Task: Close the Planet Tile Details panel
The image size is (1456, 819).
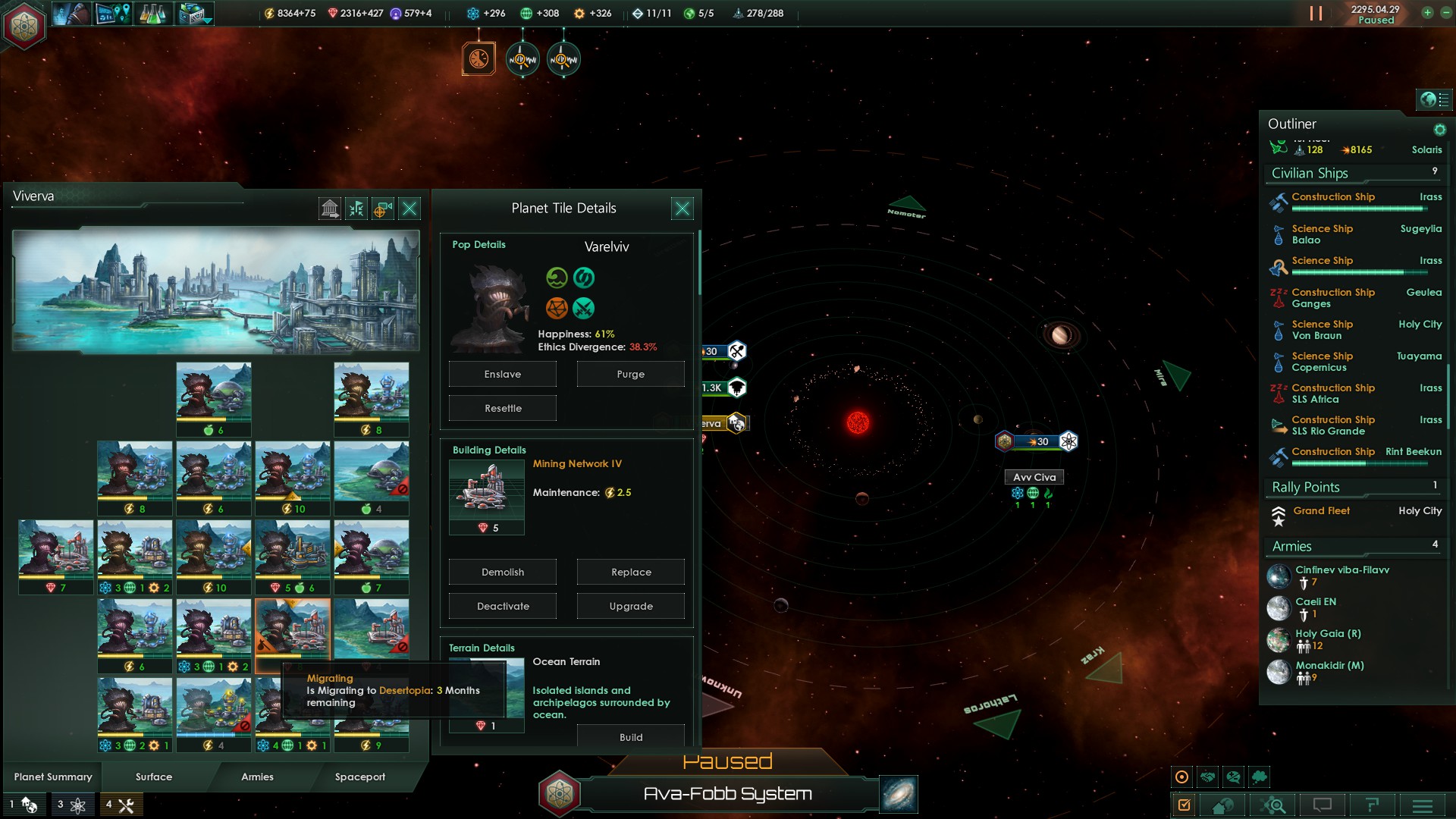Action: (x=682, y=209)
